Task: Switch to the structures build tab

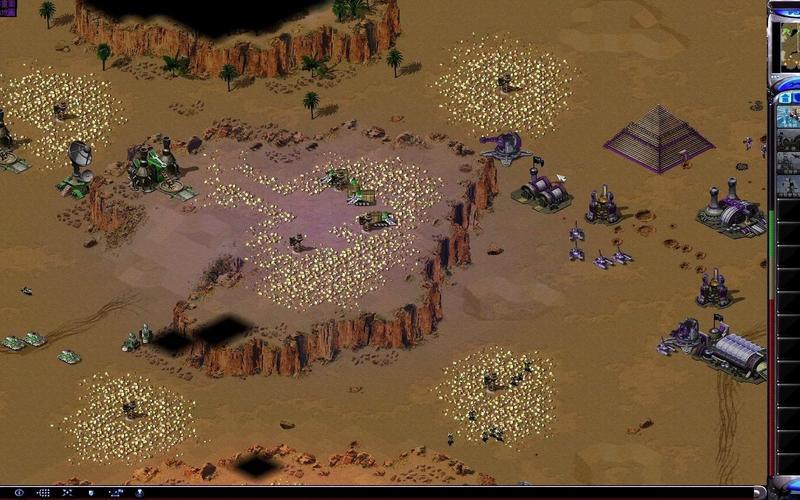Action: [x=786, y=98]
